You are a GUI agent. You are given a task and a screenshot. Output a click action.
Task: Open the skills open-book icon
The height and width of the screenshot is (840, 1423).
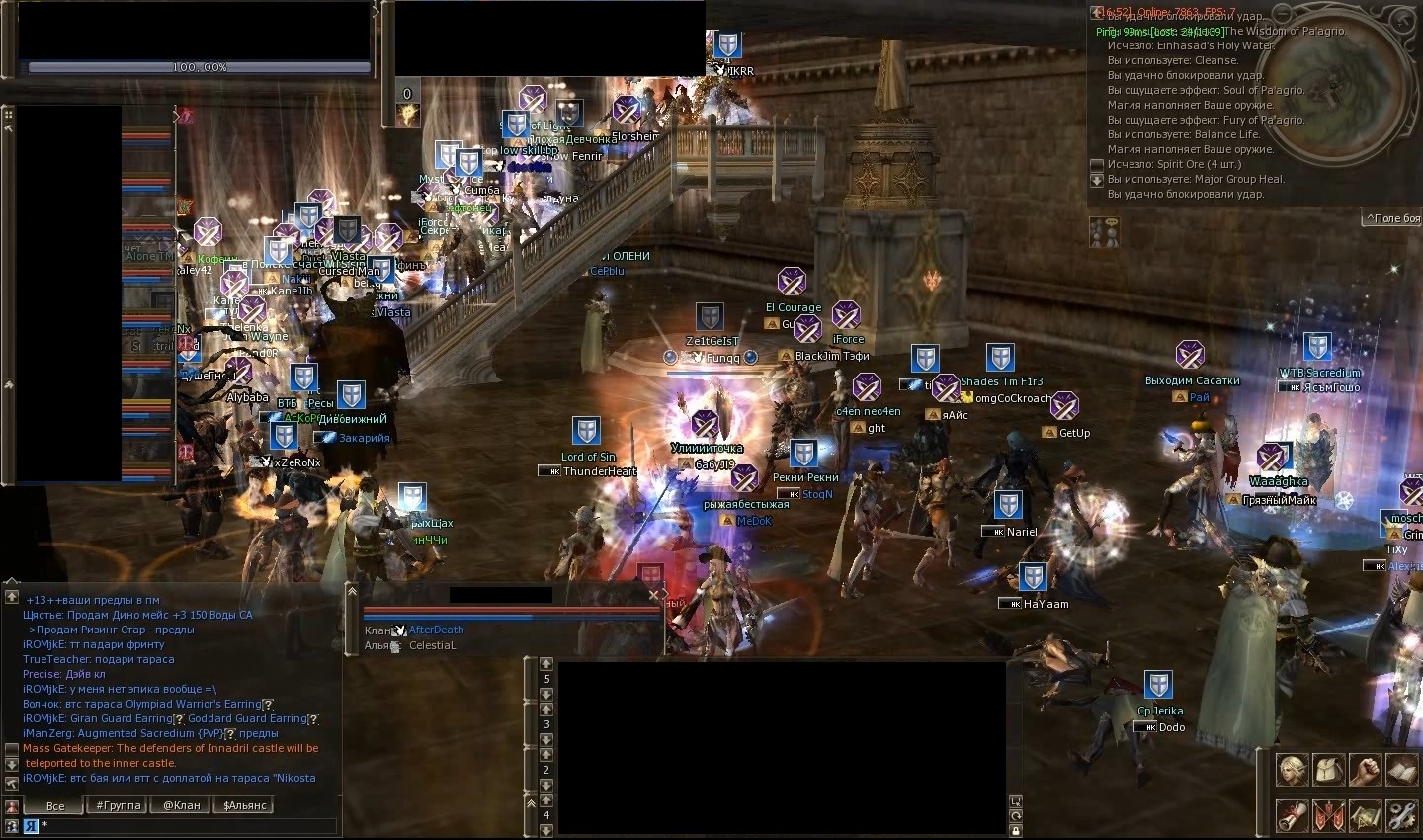(x=1401, y=769)
